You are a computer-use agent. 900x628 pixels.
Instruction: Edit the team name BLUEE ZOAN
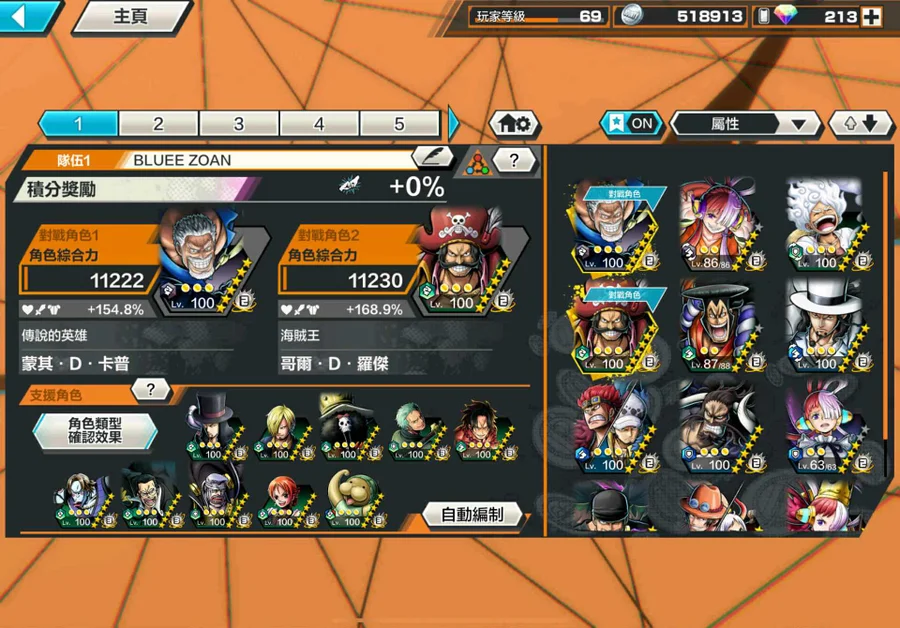click(433, 158)
